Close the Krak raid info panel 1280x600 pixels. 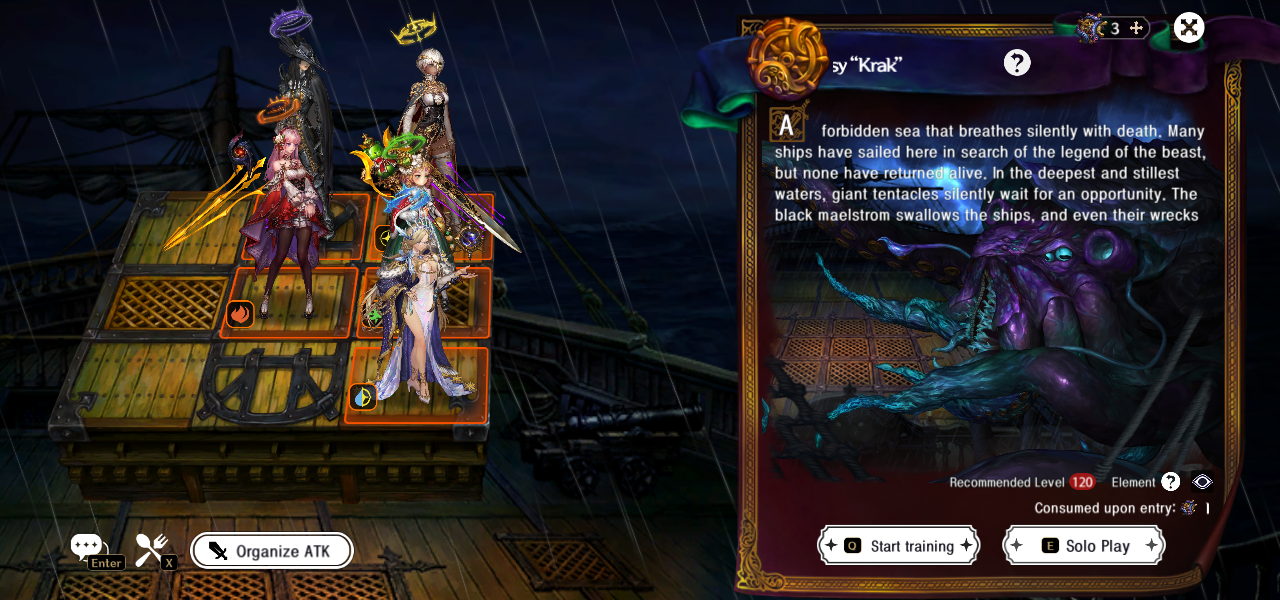click(x=1188, y=28)
